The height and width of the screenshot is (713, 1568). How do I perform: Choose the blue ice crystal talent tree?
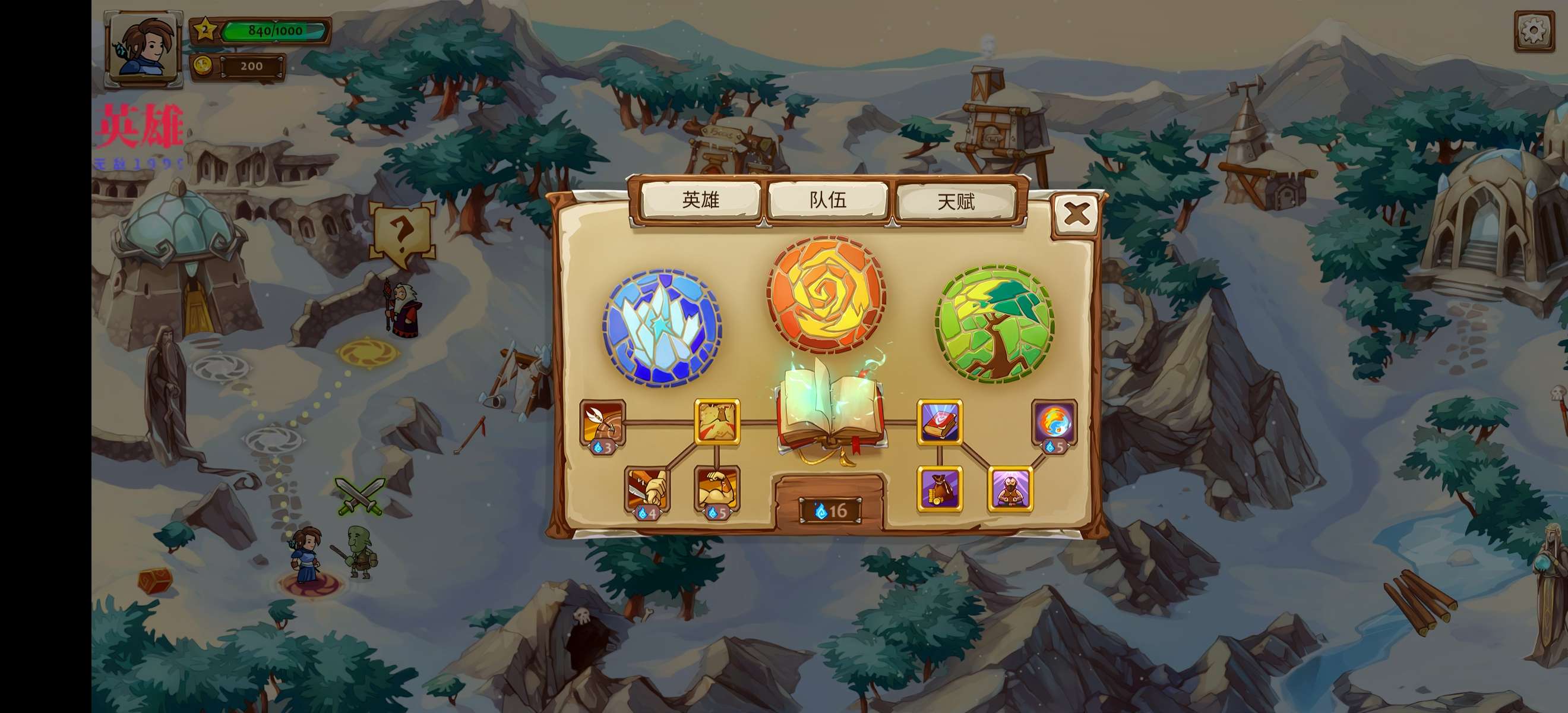(662, 327)
